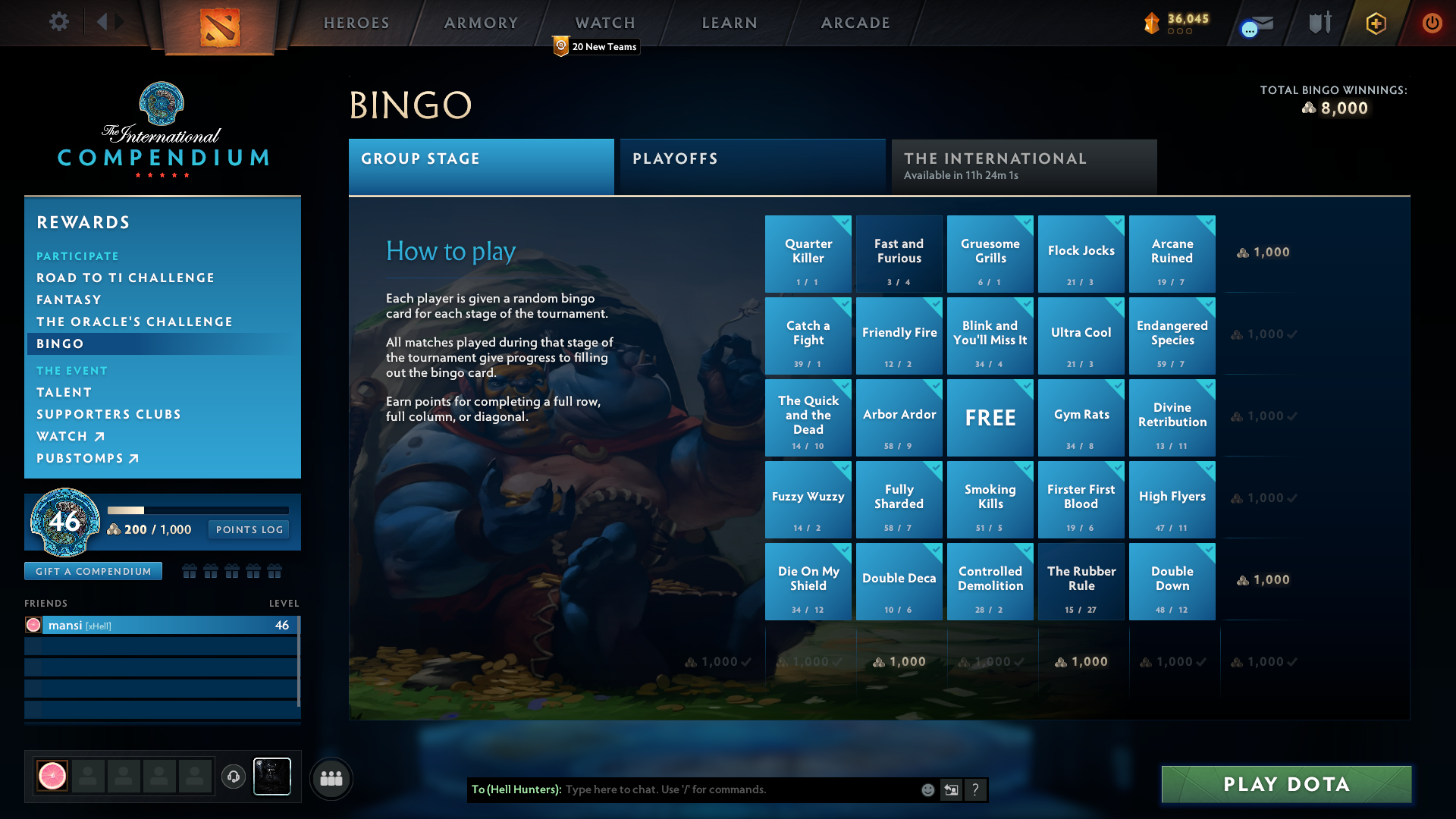Click the voice chat headset icon

tap(233, 777)
